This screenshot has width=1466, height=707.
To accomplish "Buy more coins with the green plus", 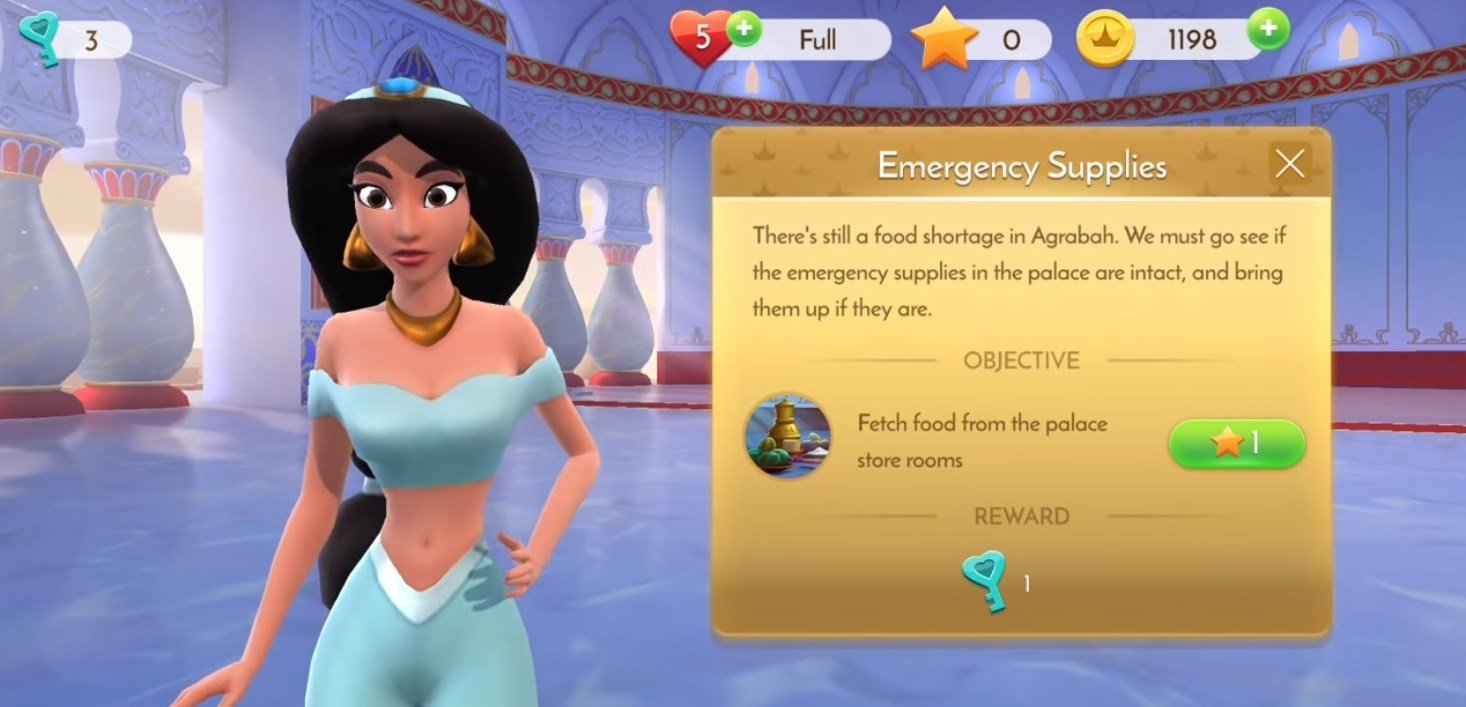I will pyautogui.click(x=1268, y=31).
